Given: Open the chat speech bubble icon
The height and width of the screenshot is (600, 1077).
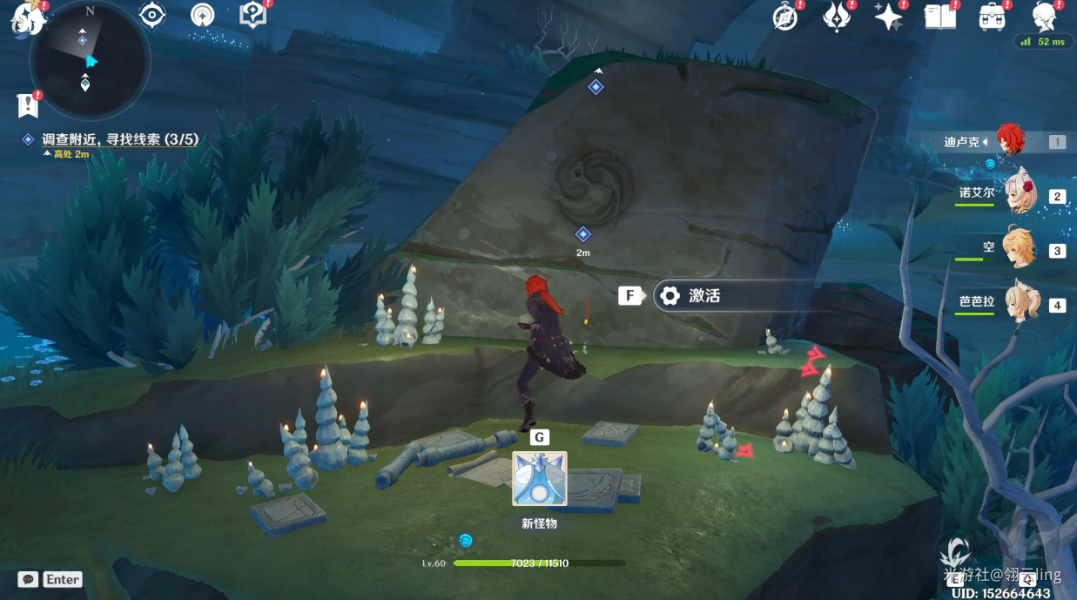Looking at the screenshot, I should click(28, 579).
